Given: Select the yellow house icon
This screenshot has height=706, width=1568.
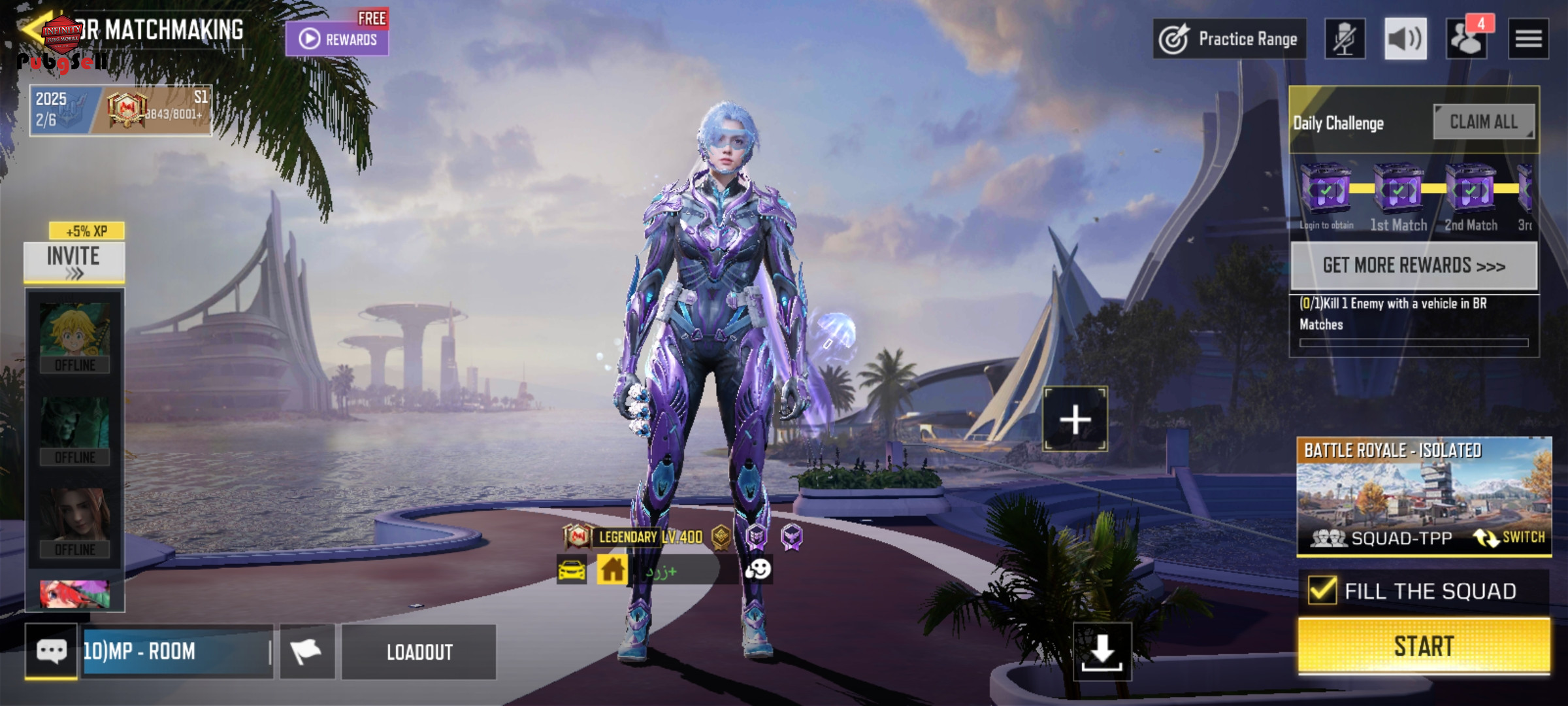Looking at the screenshot, I should click(x=612, y=569).
